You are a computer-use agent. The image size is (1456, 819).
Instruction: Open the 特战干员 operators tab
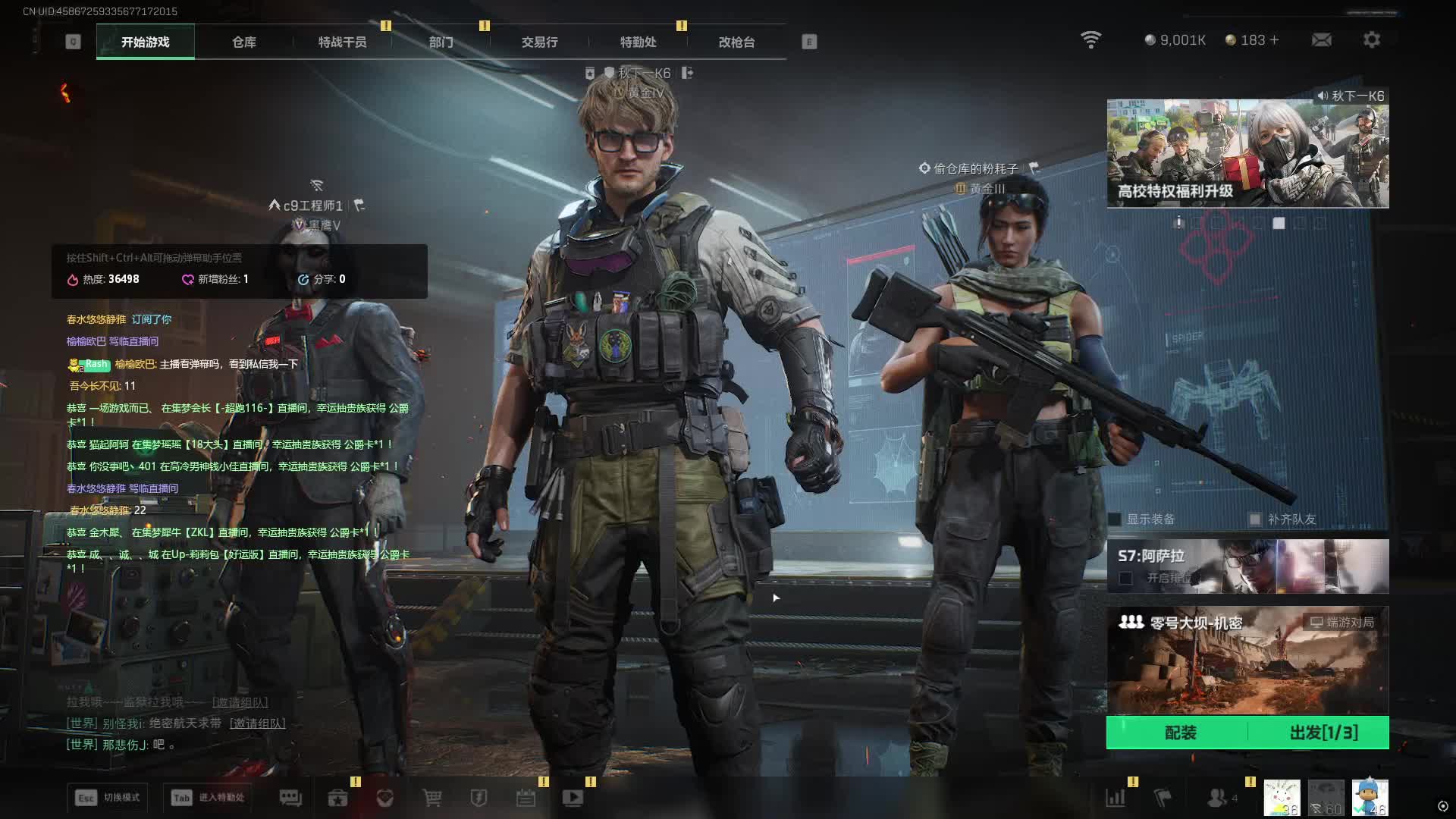(342, 42)
